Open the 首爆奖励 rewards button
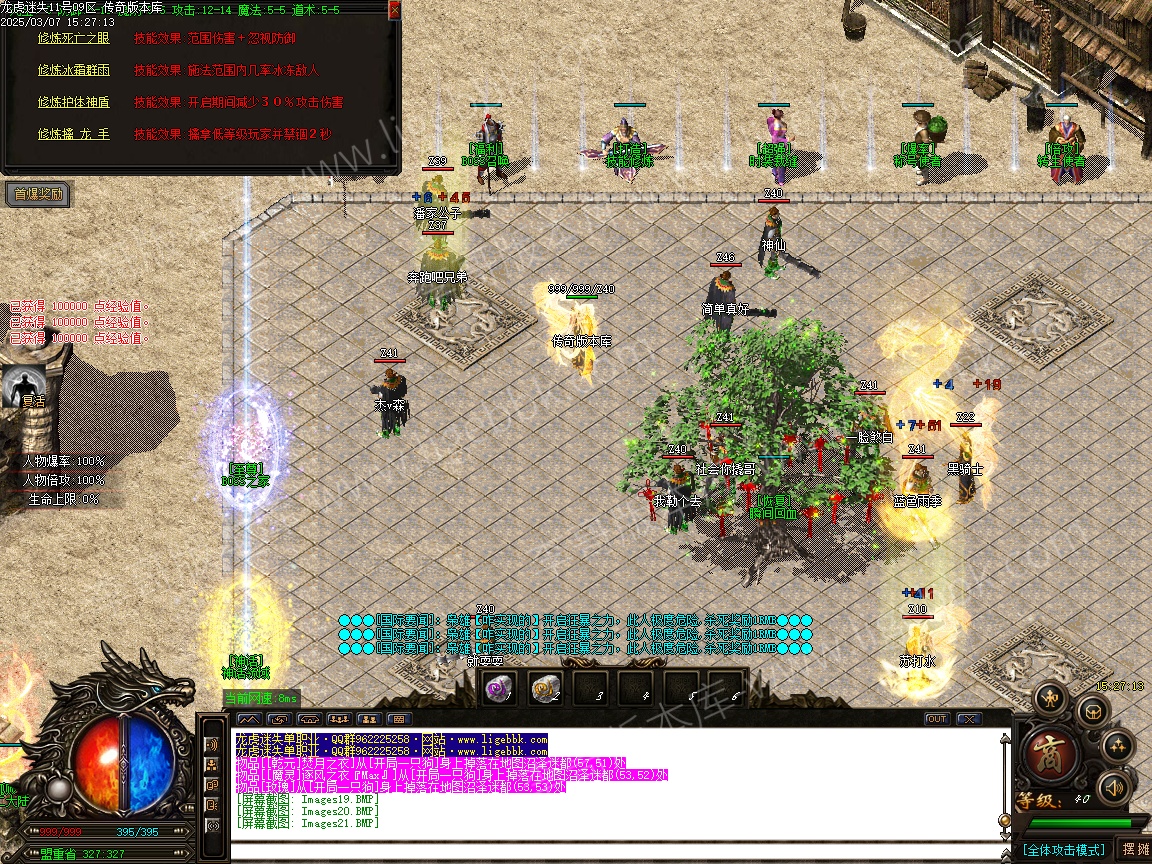Image resolution: width=1152 pixels, height=864 pixels. point(37,194)
